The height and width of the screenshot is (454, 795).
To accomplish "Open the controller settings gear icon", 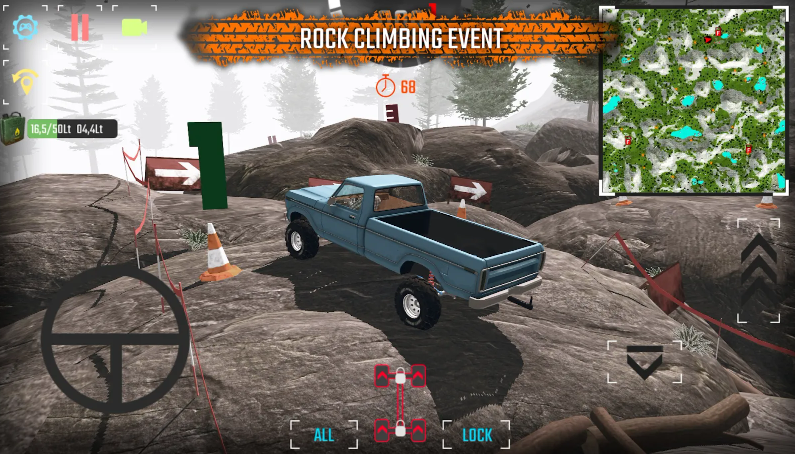I will pos(25,27).
